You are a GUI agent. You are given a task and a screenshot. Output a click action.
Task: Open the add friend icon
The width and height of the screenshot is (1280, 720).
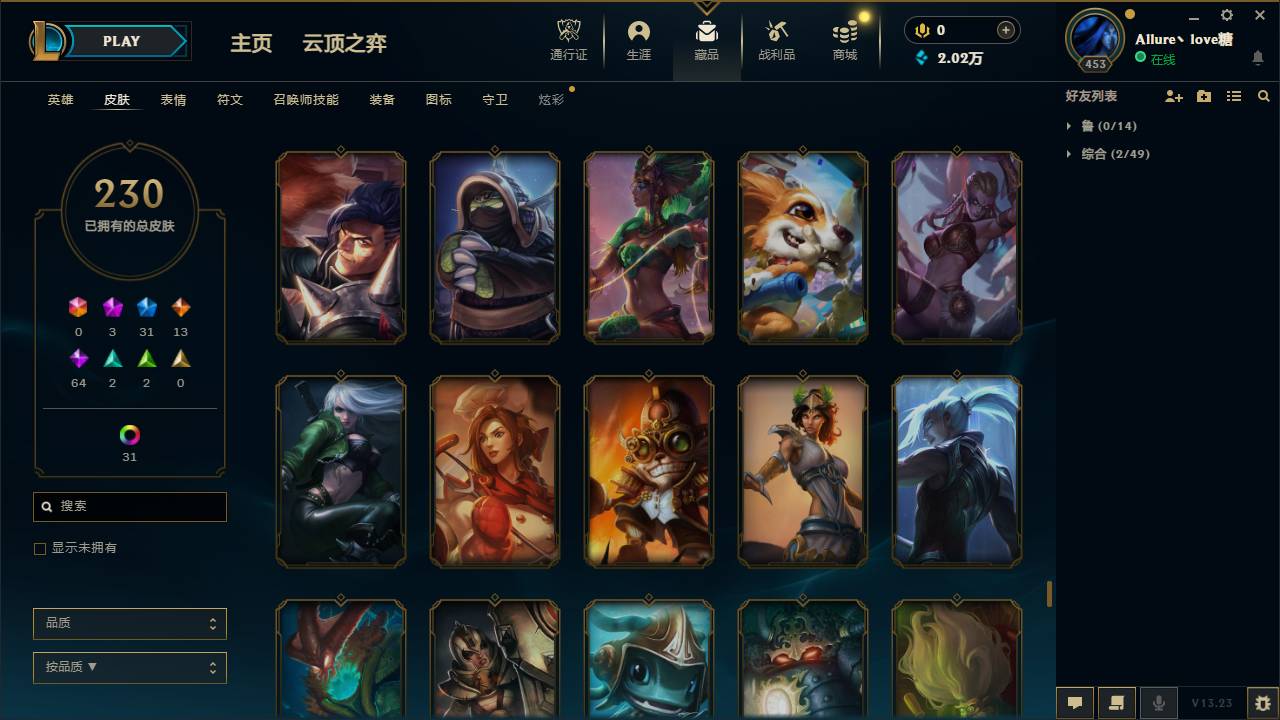pos(1174,95)
